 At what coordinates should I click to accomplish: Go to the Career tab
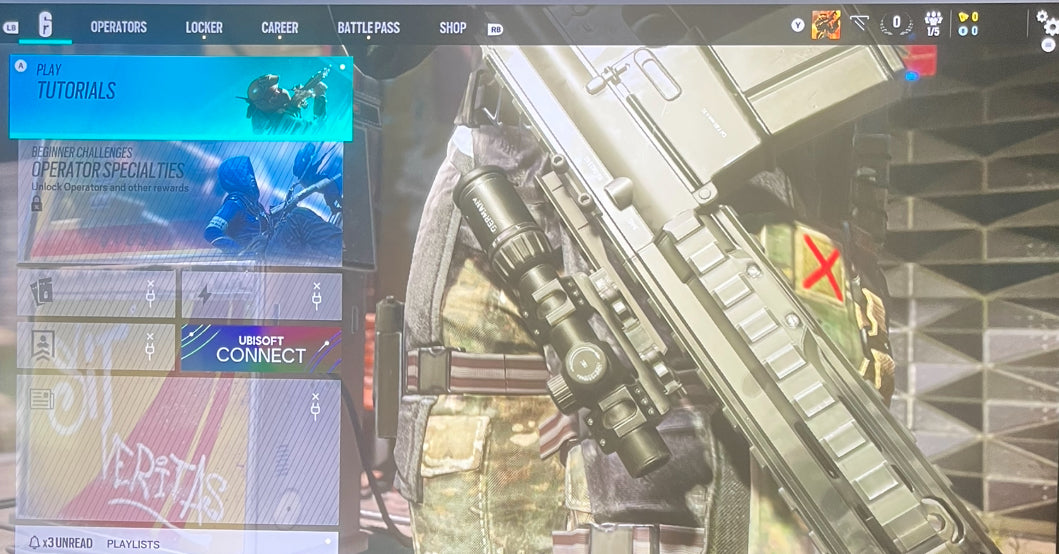(279, 27)
